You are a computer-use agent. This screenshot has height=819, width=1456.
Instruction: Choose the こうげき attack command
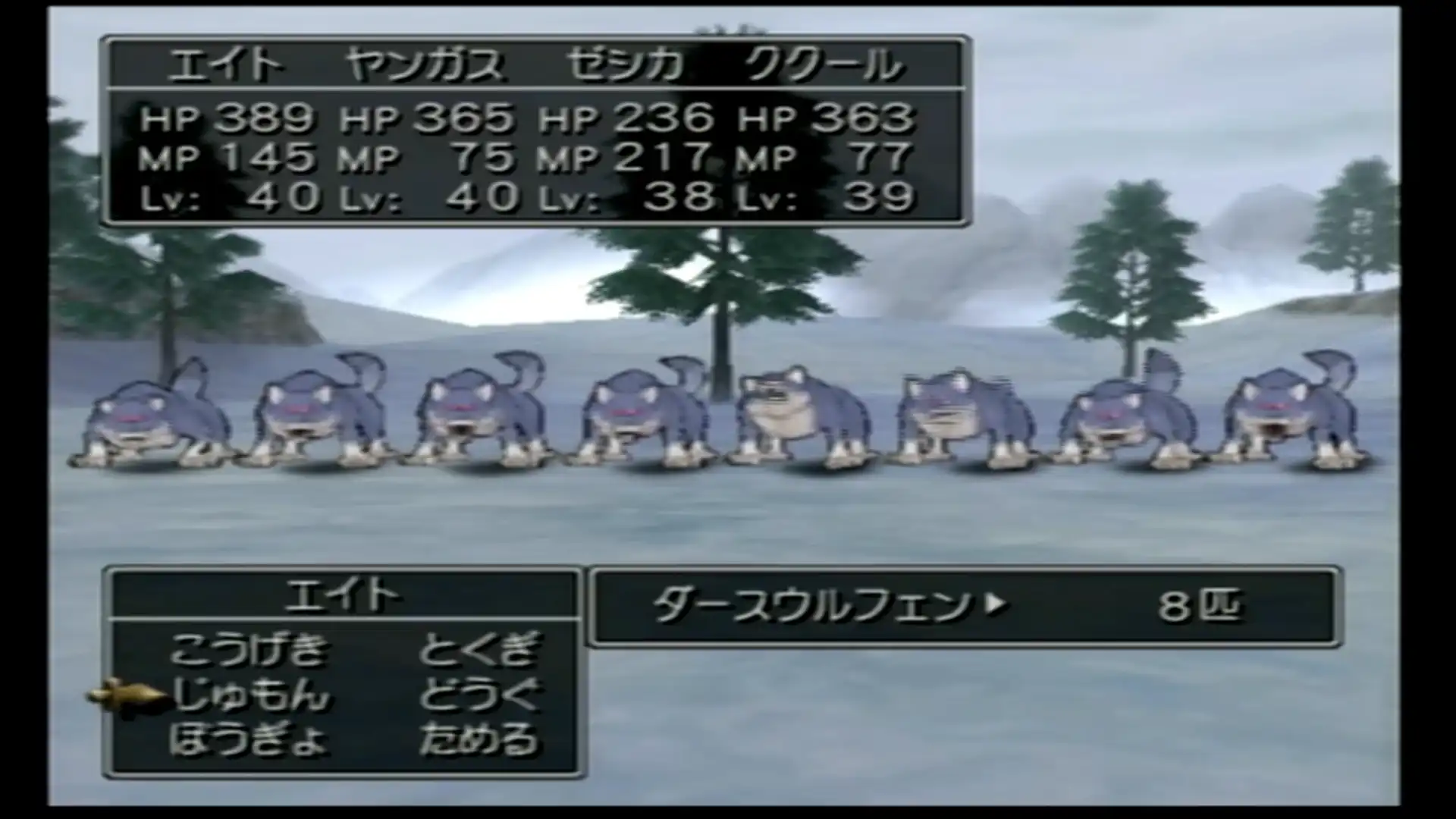(x=250, y=650)
